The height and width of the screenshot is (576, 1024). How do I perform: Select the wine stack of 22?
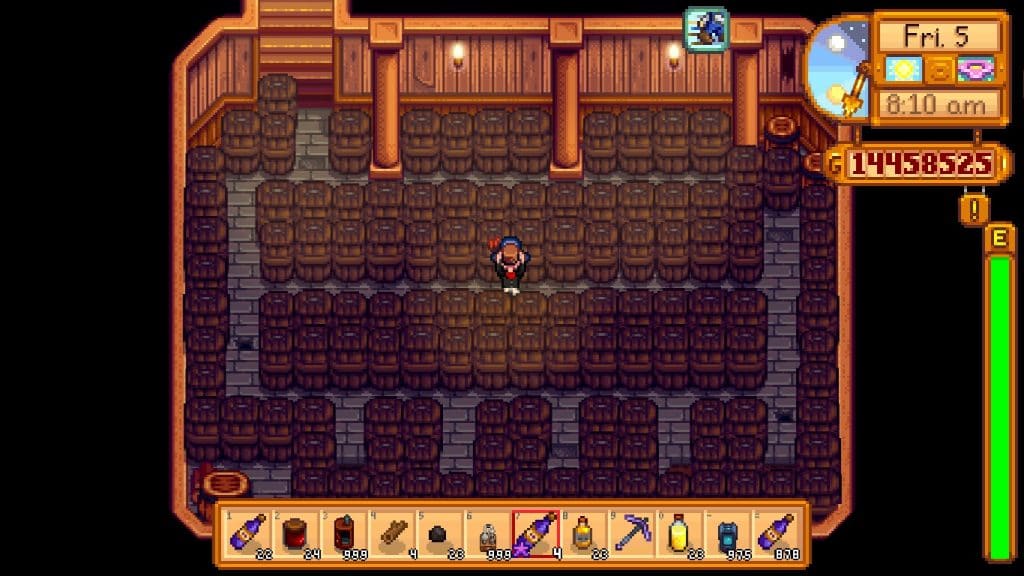(246, 532)
